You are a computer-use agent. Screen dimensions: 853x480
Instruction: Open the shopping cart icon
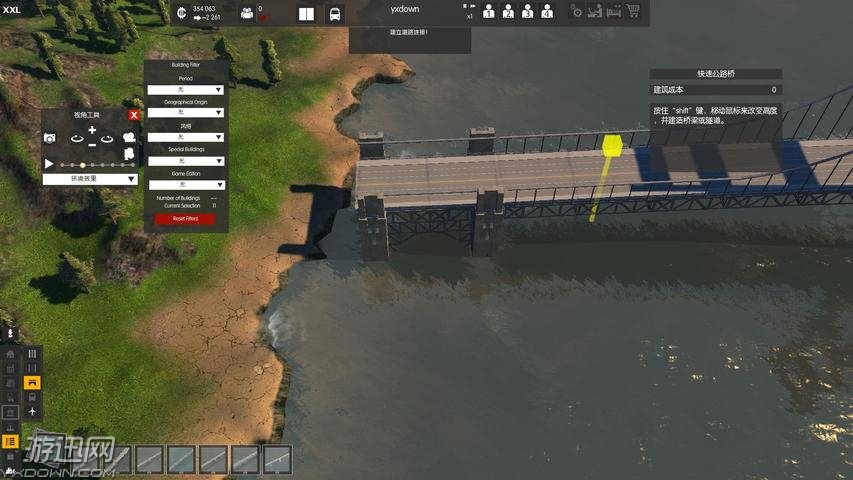tap(631, 12)
